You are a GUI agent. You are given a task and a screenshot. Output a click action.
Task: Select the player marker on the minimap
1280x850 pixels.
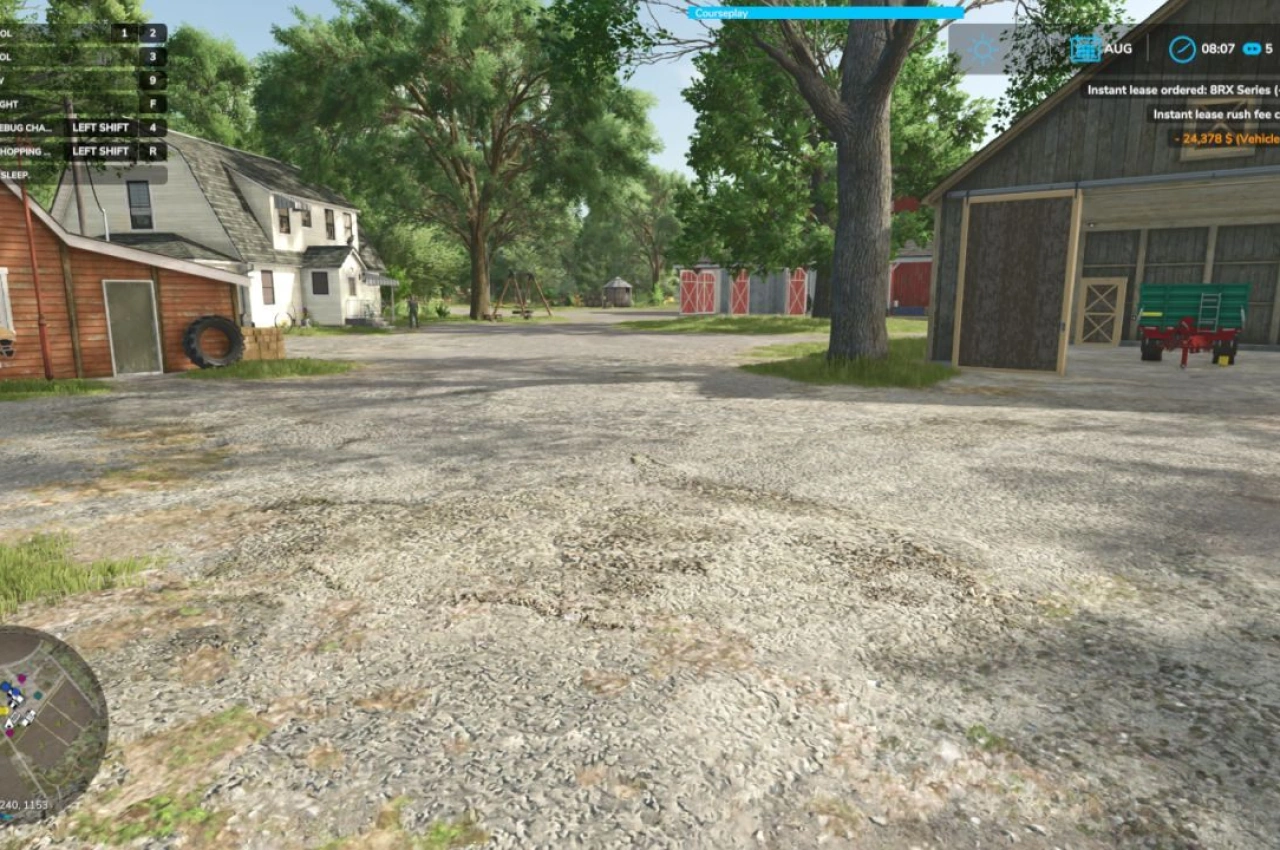tap(9, 723)
